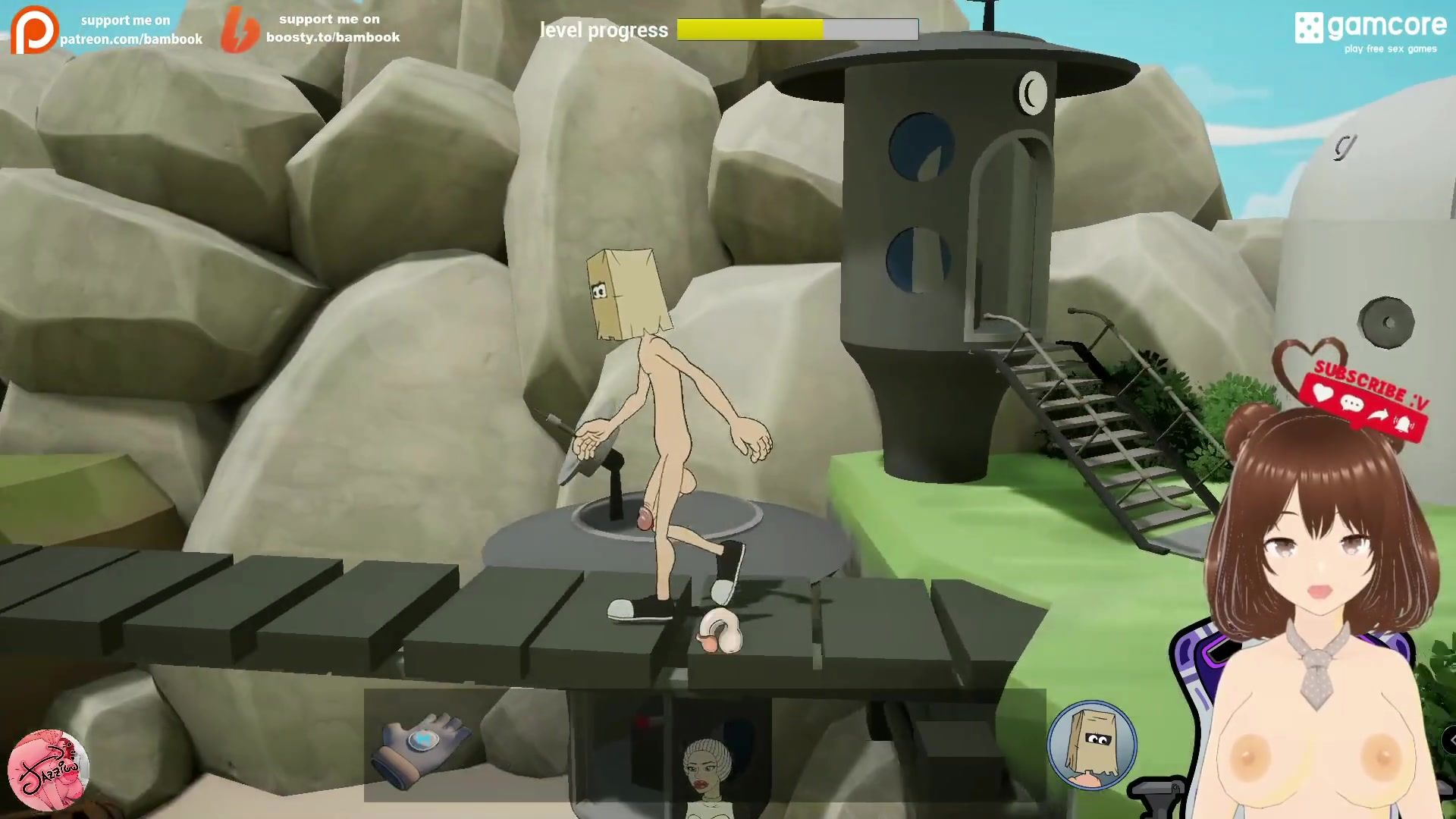
Task: Open the Boosty support link
Action: 311,29
